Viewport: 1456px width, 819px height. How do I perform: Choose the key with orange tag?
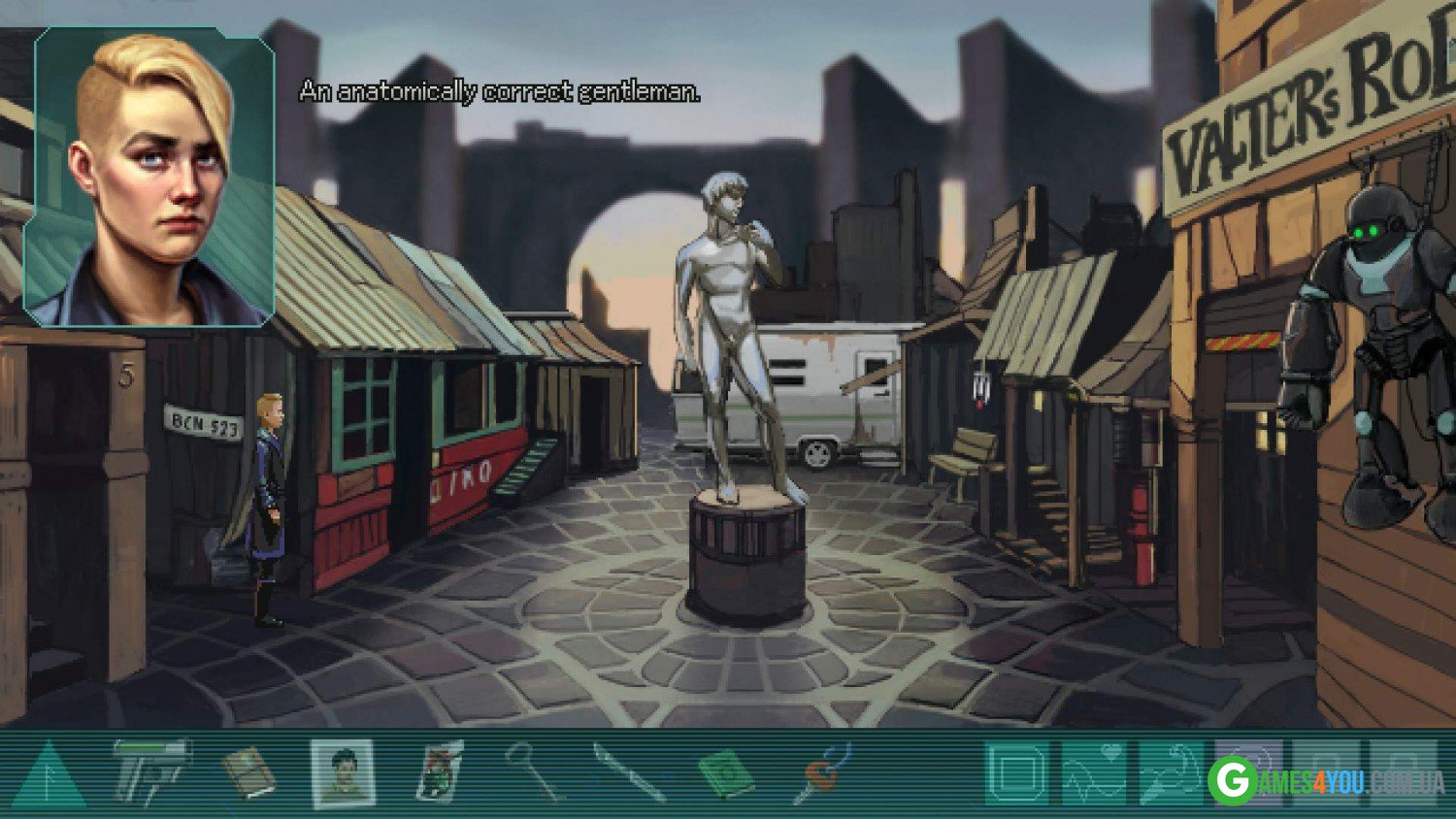click(823, 773)
